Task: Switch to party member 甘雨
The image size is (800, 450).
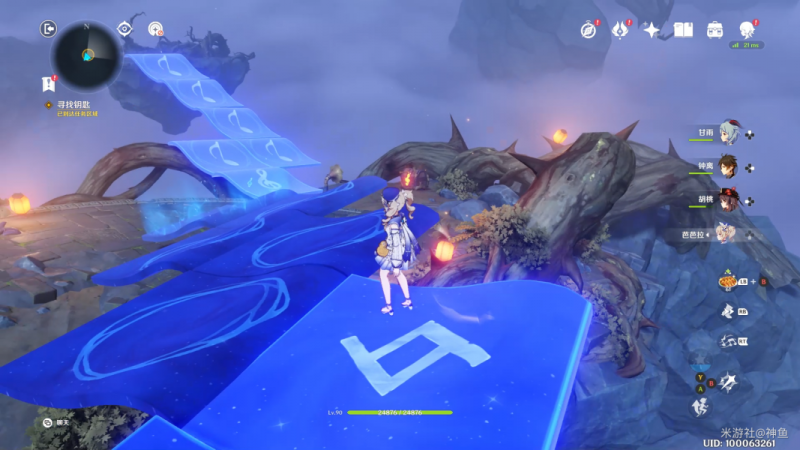Action: pos(728,134)
